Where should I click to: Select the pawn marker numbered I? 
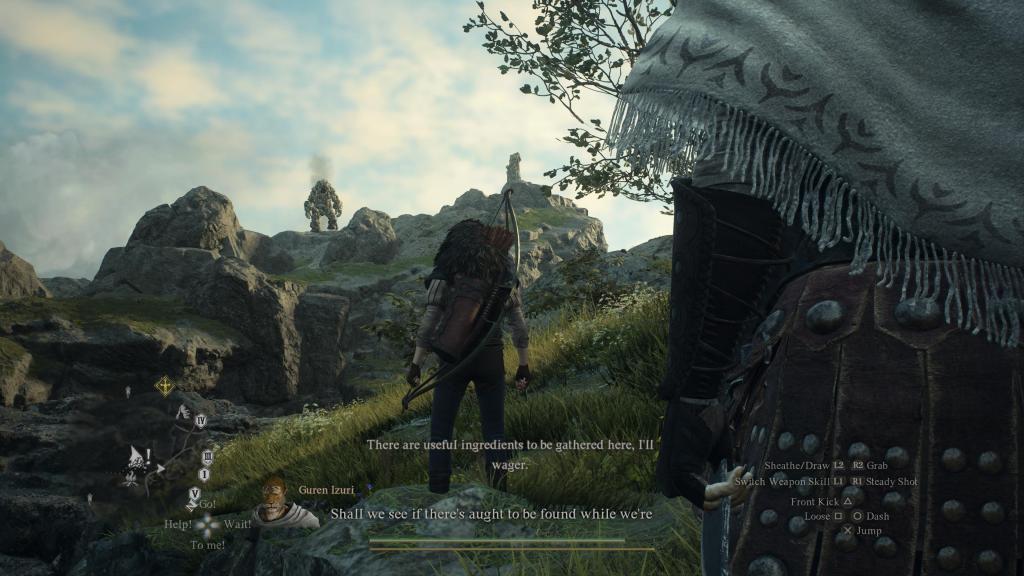205,474
